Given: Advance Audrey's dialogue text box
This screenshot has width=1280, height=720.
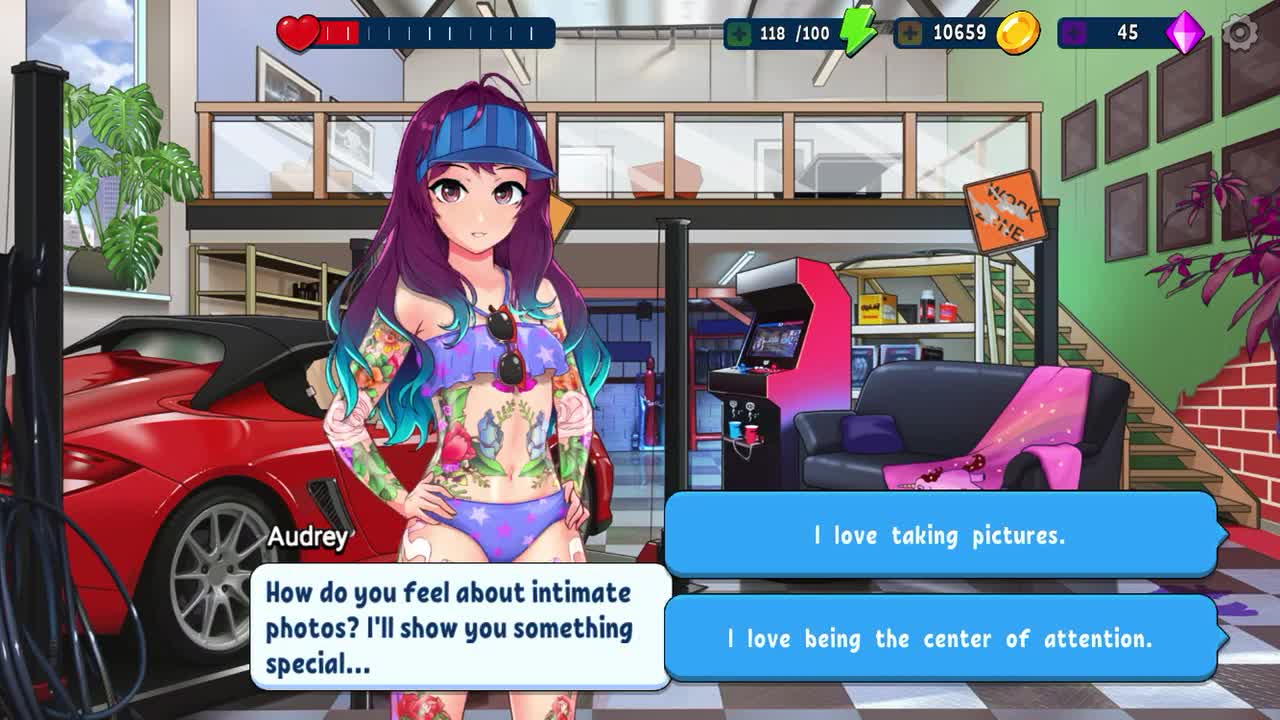Looking at the screenshot, I should pyautogui.click(x=460, y=627).
